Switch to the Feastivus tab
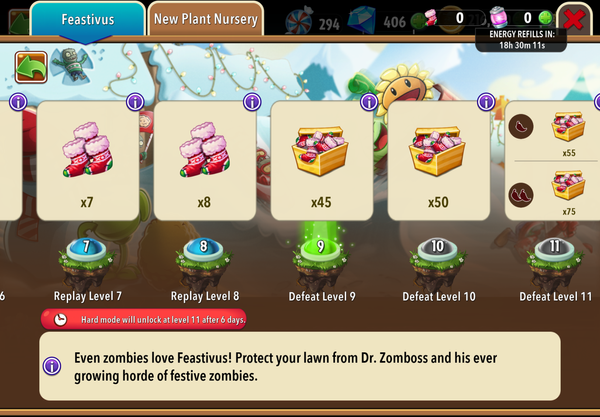 coord(87,19)
